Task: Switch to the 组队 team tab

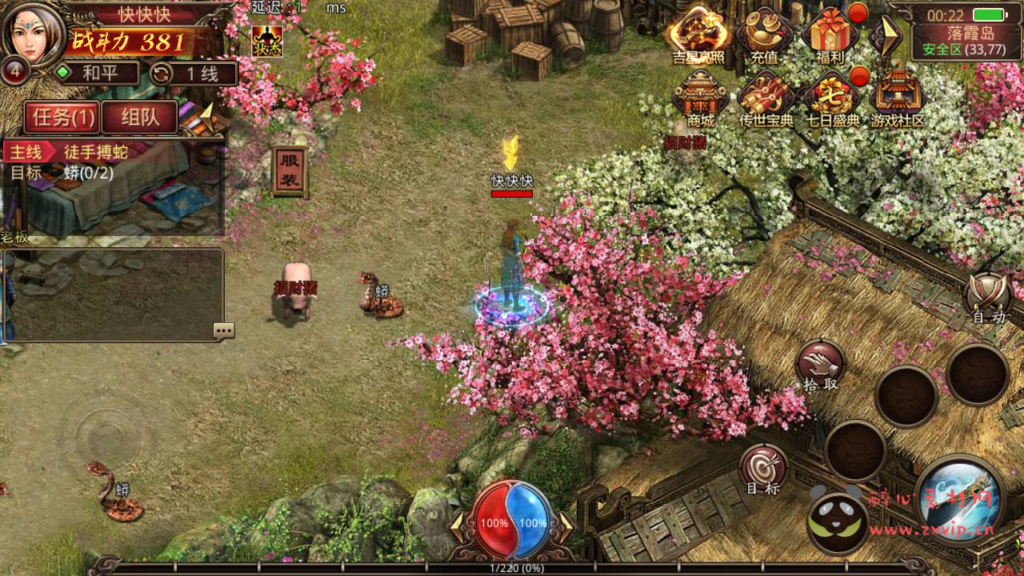Action: tap(139, 117)
